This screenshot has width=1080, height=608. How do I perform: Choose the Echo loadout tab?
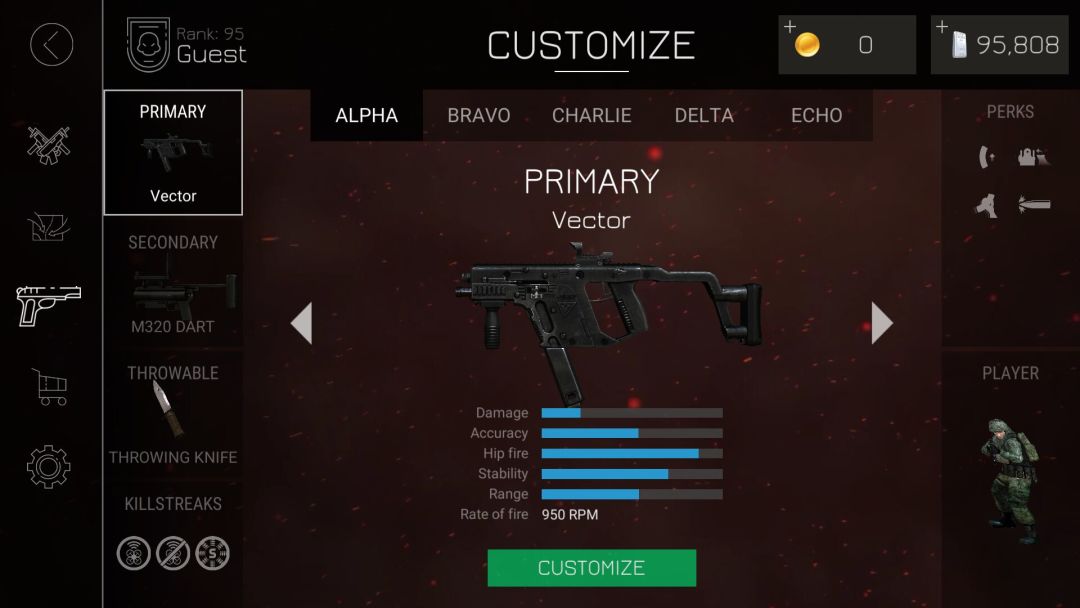click(816, 115)
